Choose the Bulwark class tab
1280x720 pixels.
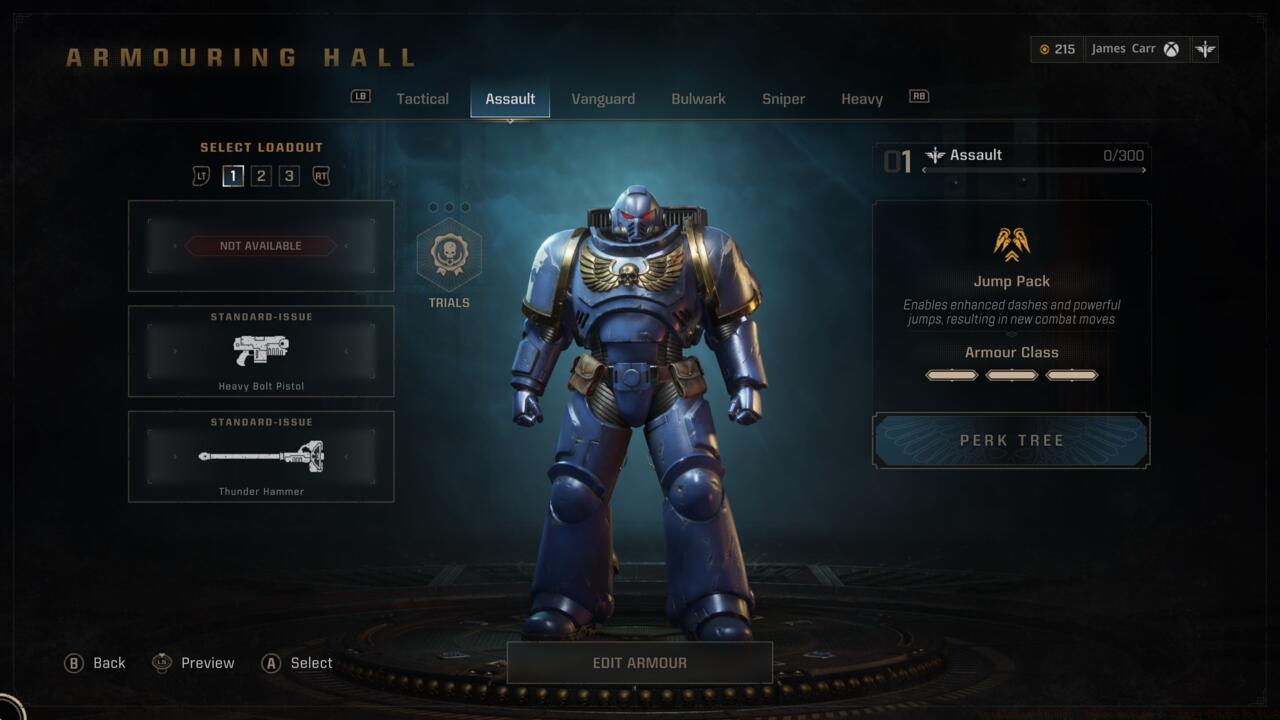698,99
